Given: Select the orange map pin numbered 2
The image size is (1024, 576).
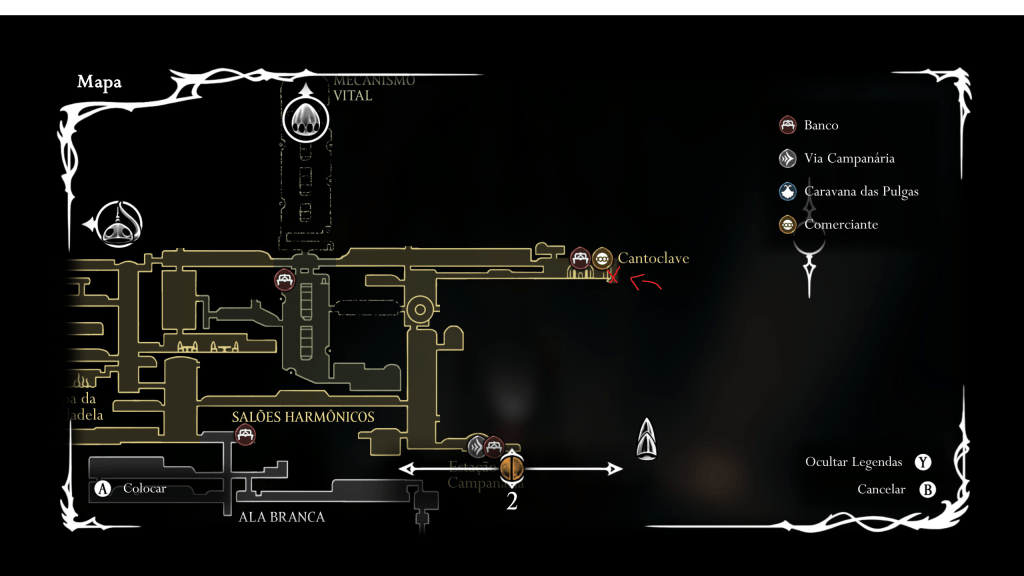Looking at the screenshot, I should pos(512,467).
